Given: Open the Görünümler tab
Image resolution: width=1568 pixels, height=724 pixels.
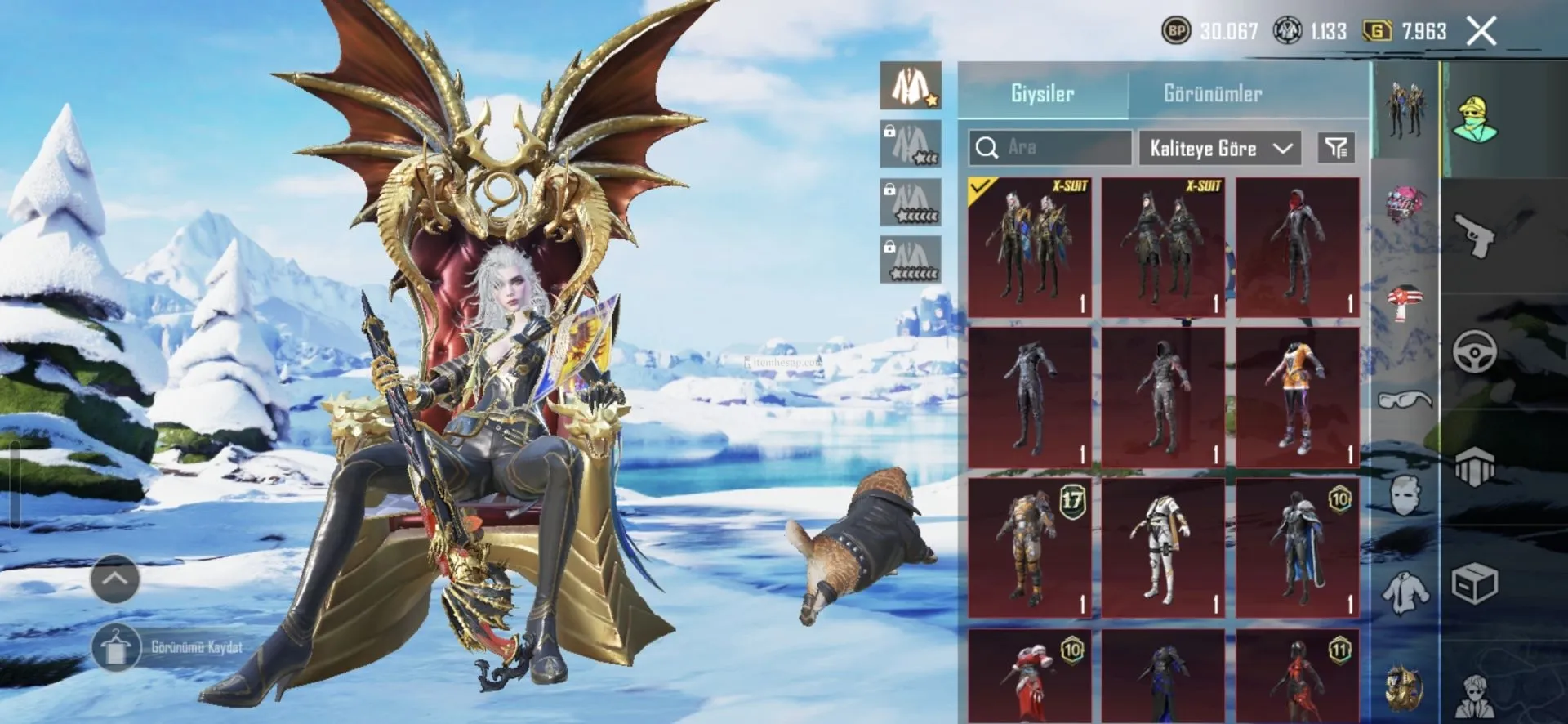Looking at the screenshot, I should (x=1212, y=93).
